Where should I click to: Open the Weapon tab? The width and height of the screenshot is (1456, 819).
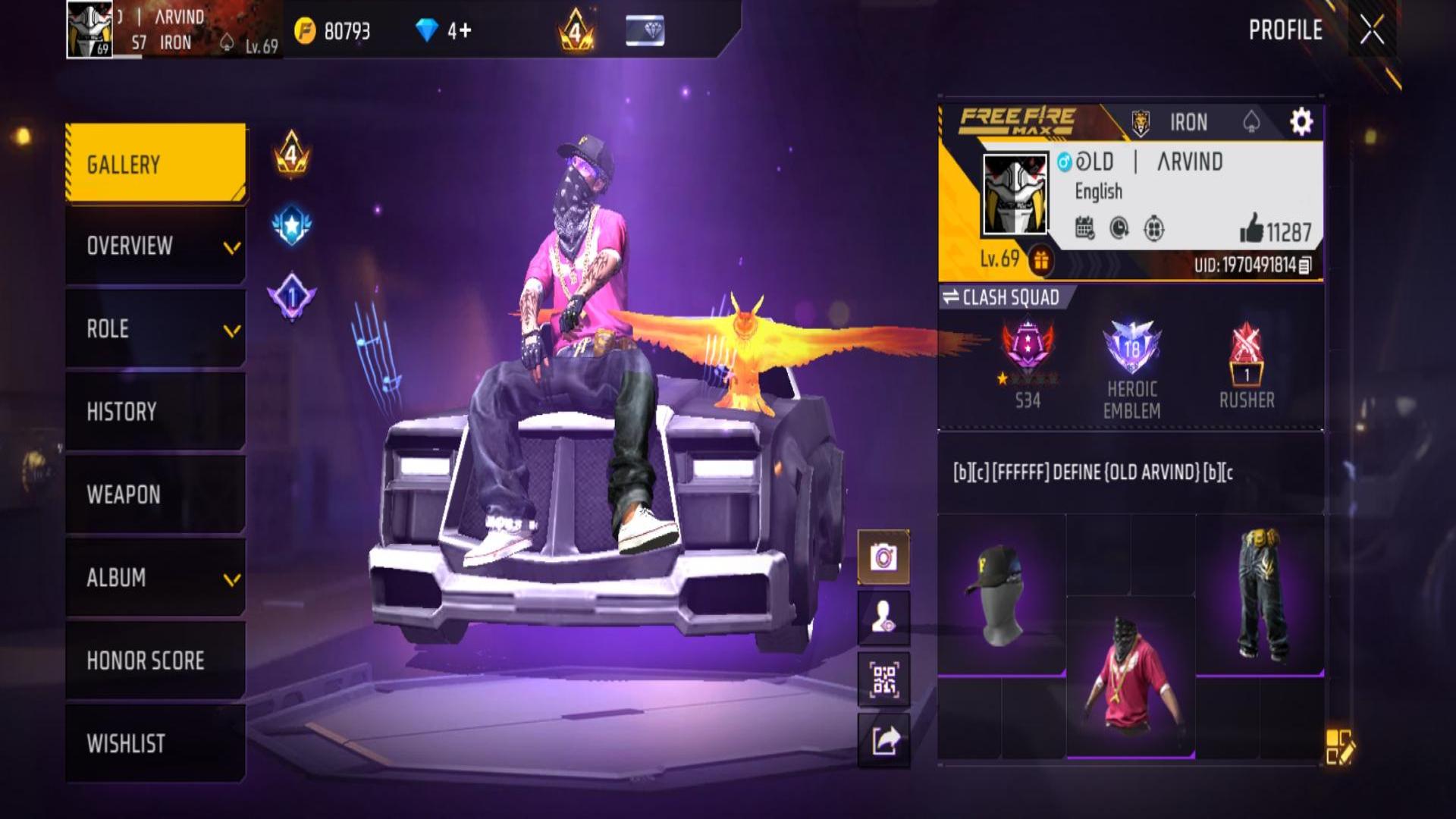[155, 494]
